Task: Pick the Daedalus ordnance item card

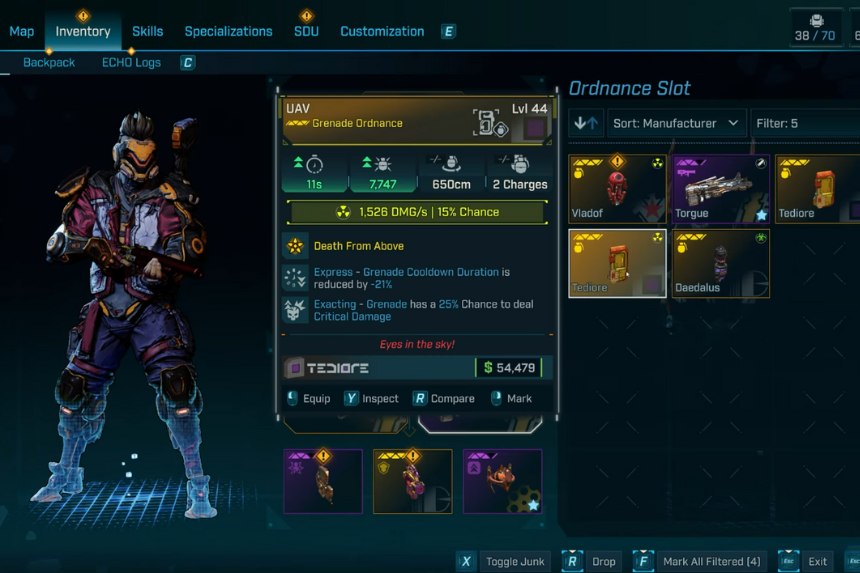Action: (x=721, y=264)
